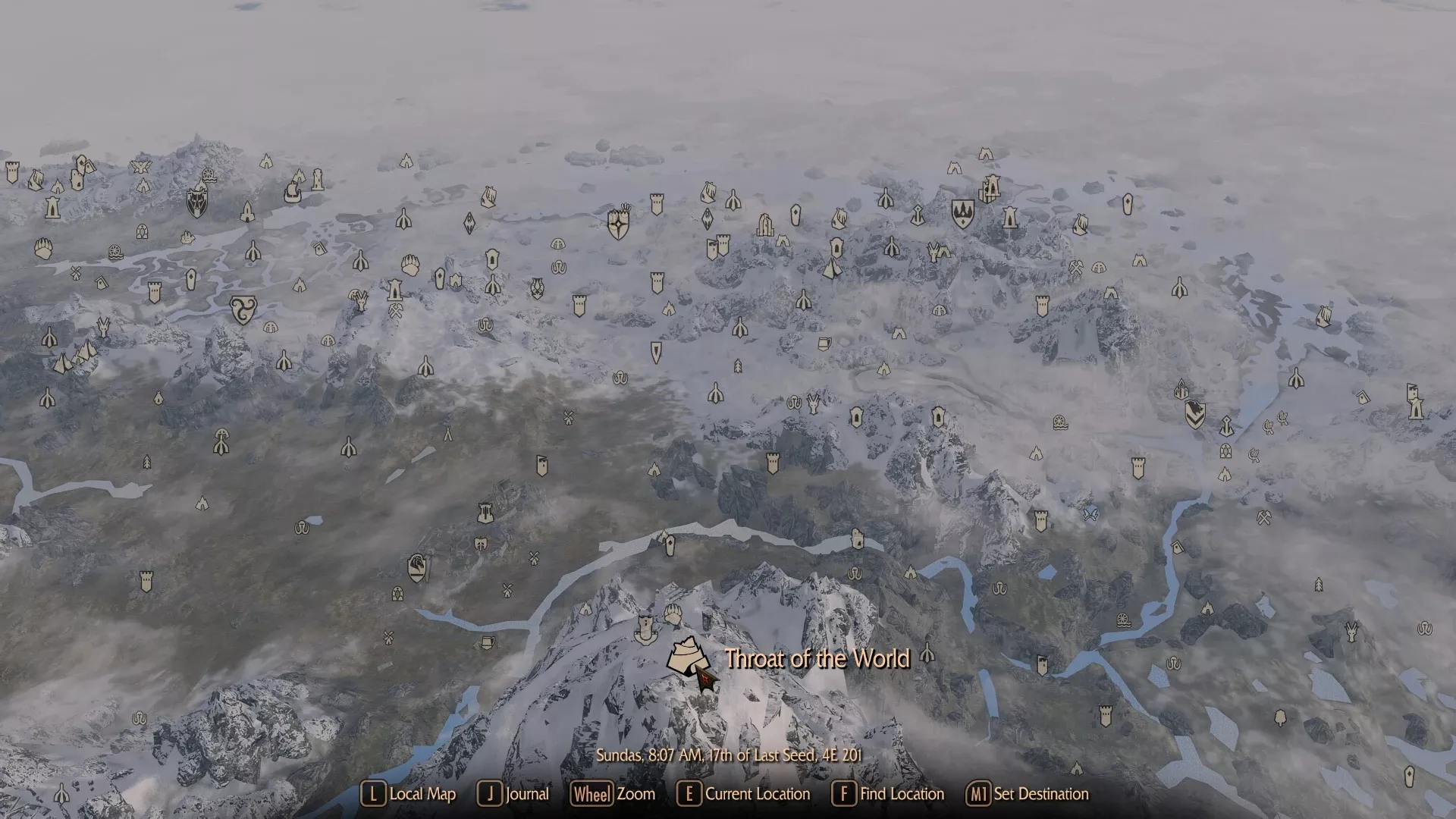Click the anchor shipwreck marker east of Windhelm
The height and width of the screenshot is (819, 1456).
point(1228,427)
